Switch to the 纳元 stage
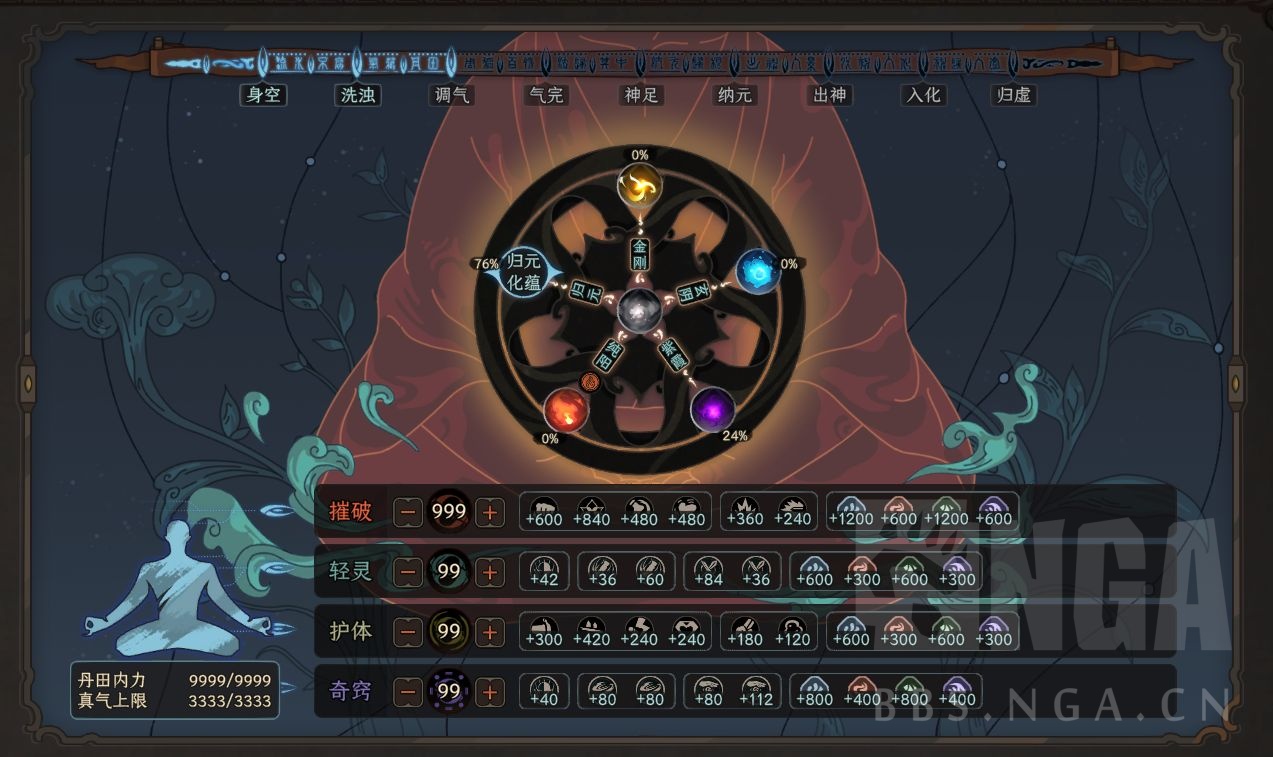The height and width of the screenshot is (757, 1273). [735, 95]
